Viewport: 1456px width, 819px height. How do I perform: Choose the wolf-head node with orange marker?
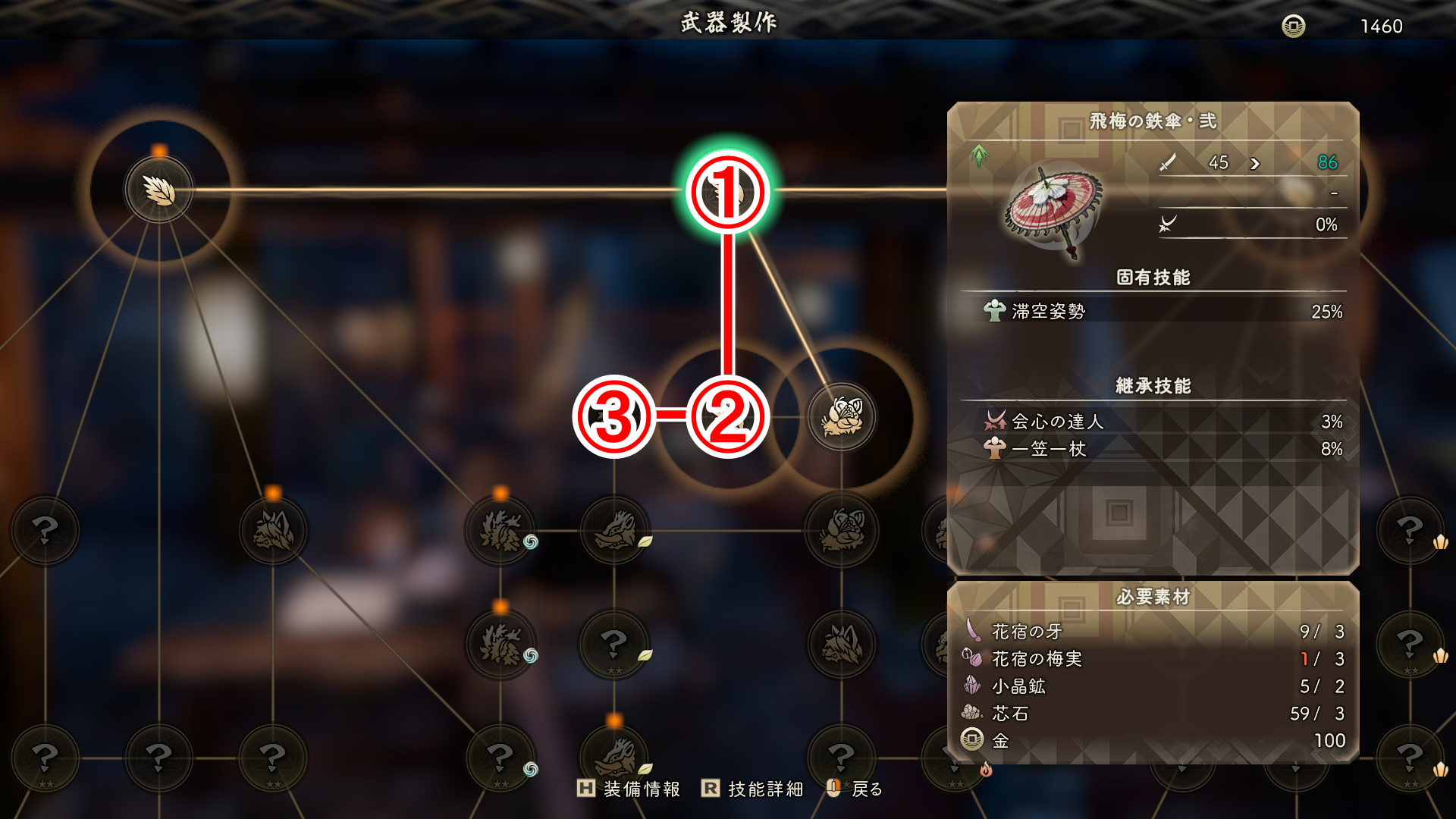point(273,530)
